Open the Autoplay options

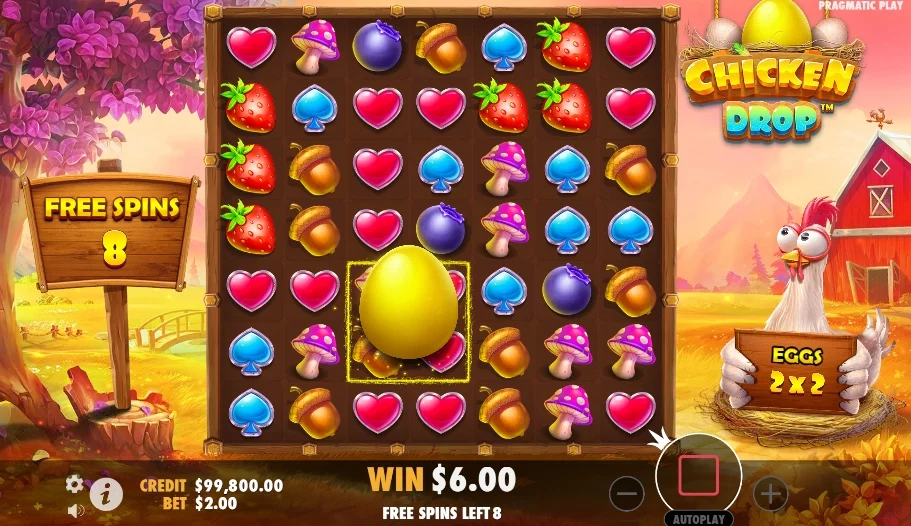(x=698, y=519)
